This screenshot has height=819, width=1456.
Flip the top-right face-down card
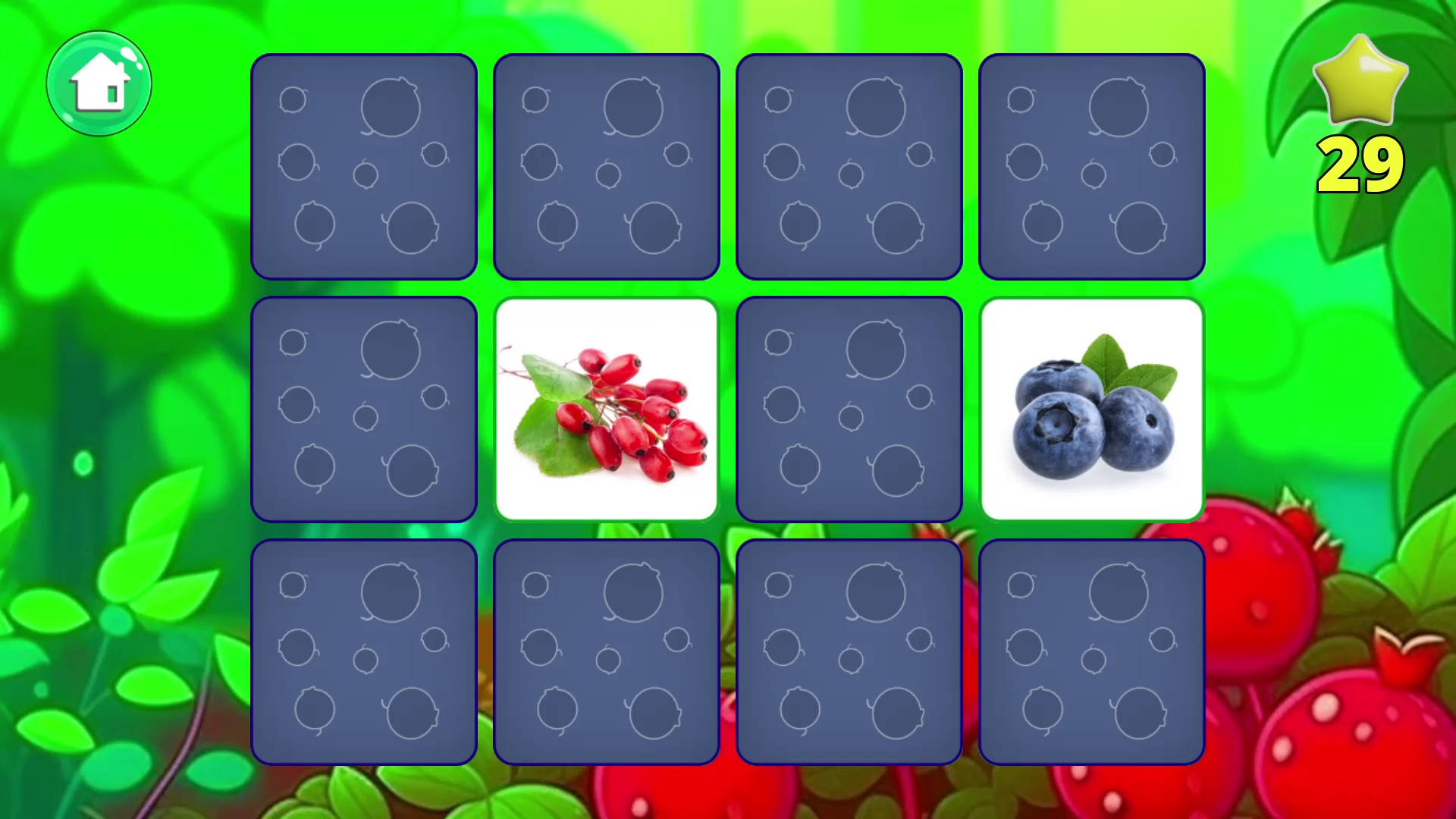pos(1092,165)
